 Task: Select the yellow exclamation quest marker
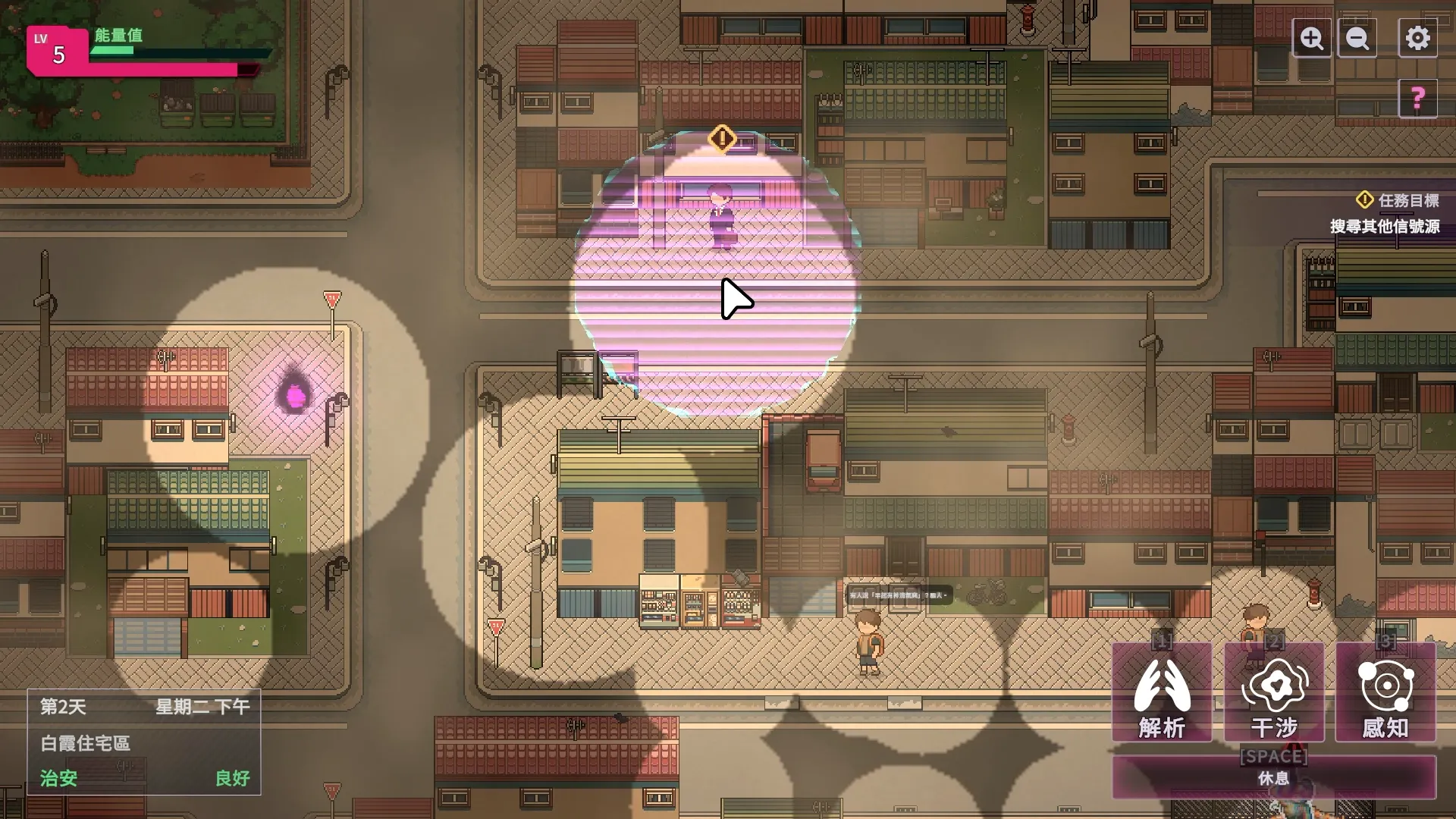tap(722, 139)
